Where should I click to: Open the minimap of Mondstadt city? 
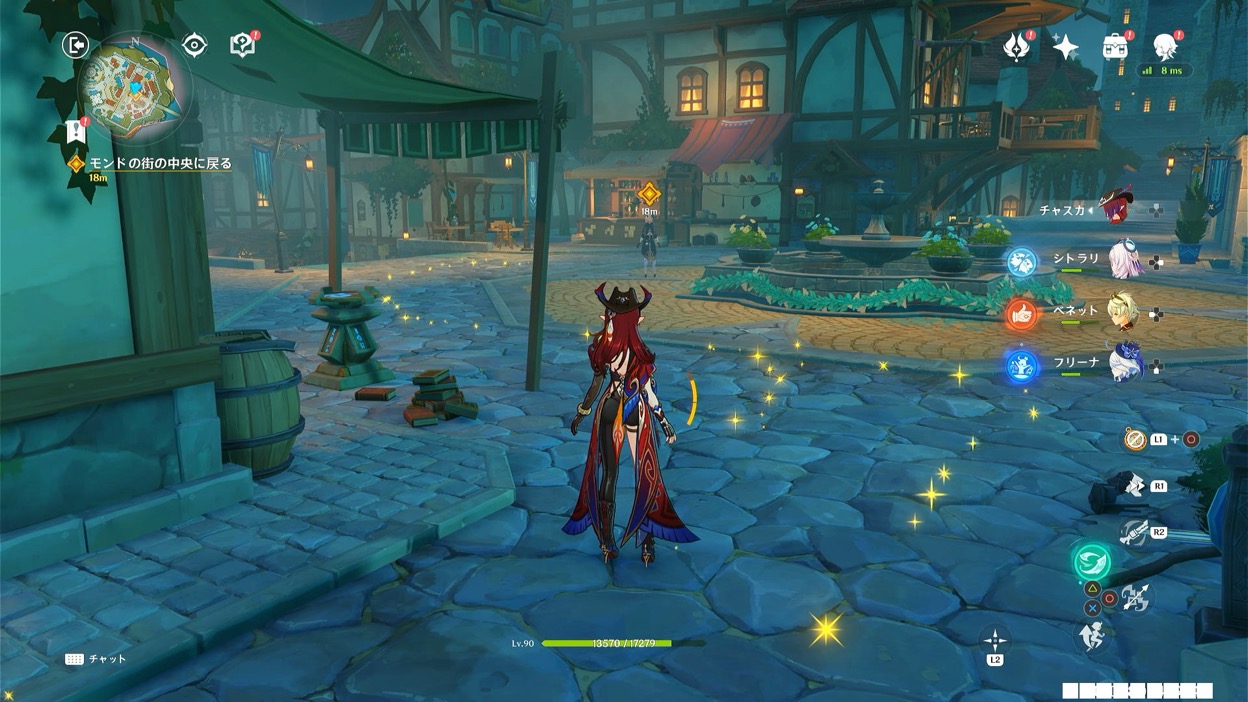[x=135, y=88]
